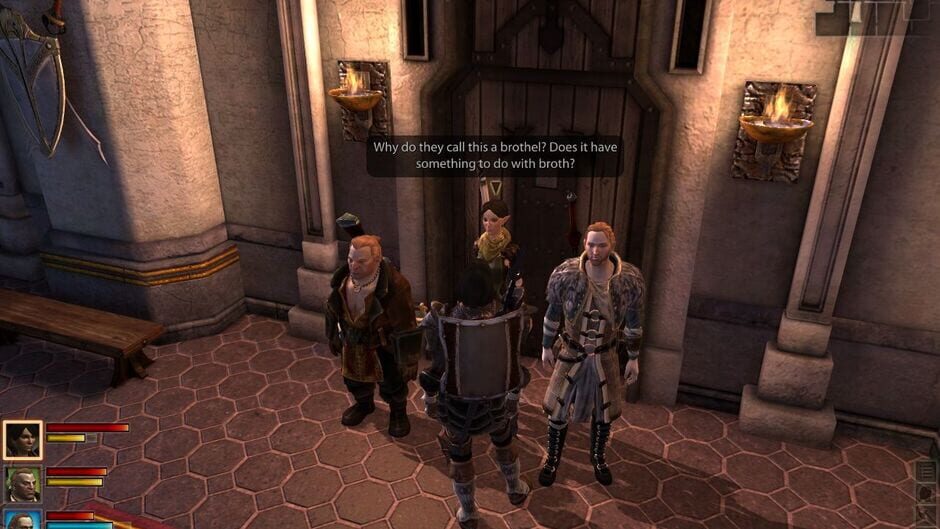Select the dark-haired Hawke party portrait

tap(22, 439)
